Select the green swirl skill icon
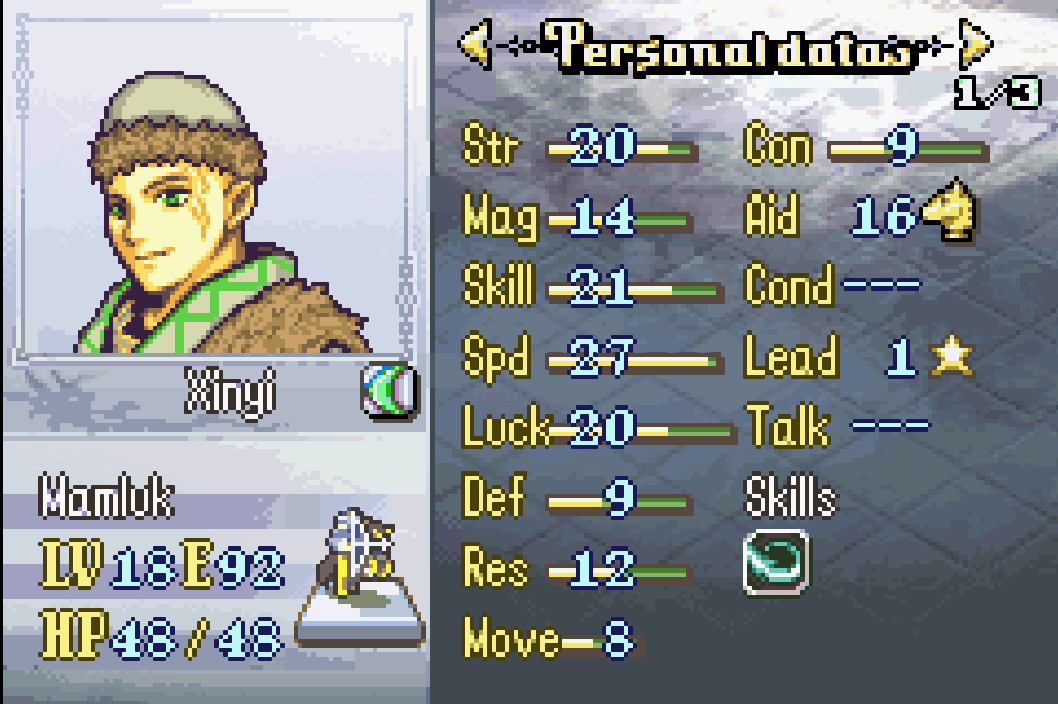 (x=777, y=563)
